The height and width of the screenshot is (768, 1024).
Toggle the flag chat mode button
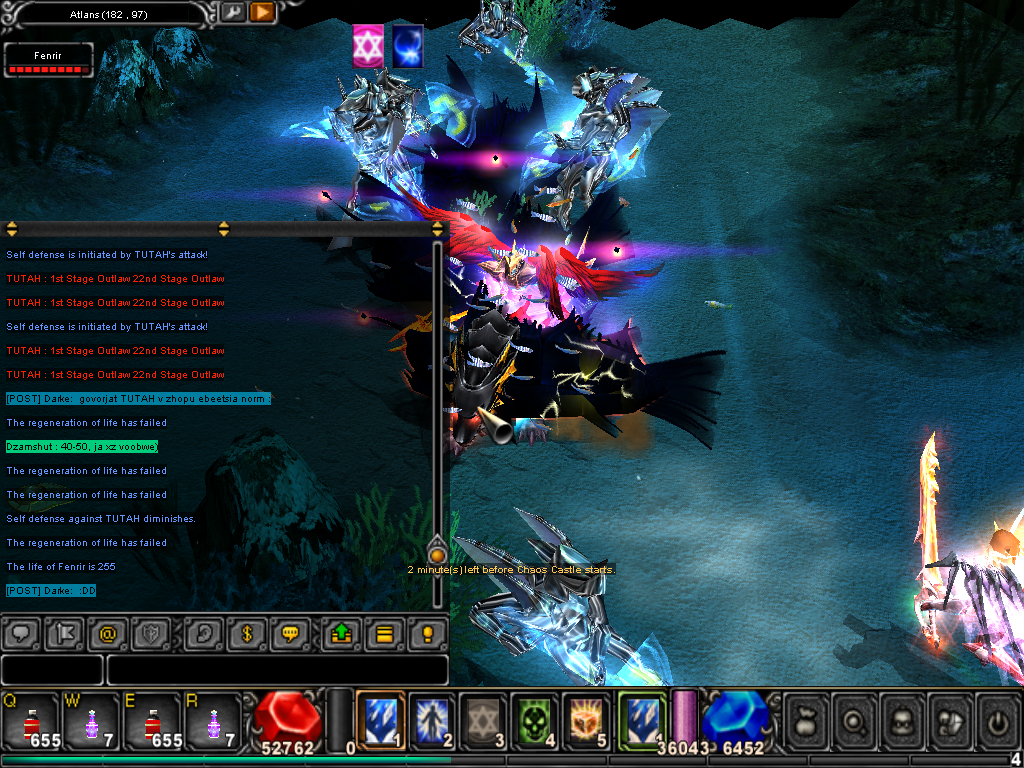tap(61, 634)
